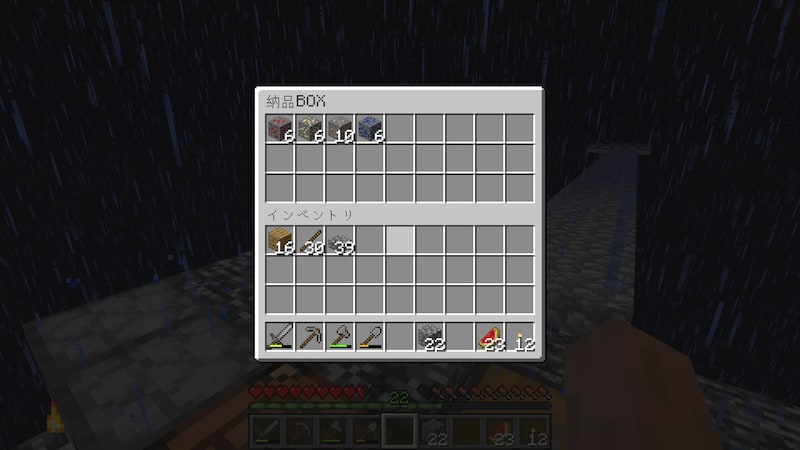
Task: Pick up the sticks stack
Action: tap(309, 240)
